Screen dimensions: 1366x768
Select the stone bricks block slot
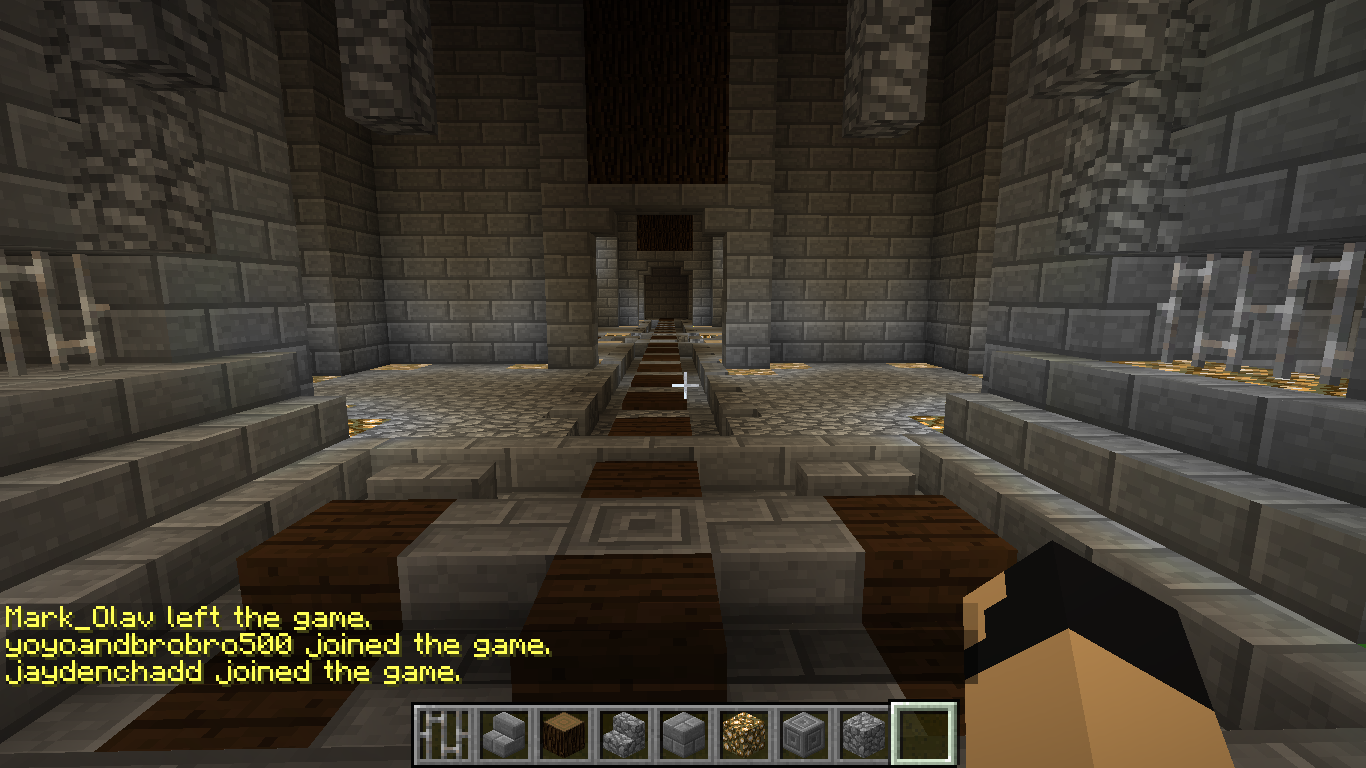(x=682, y=736)
